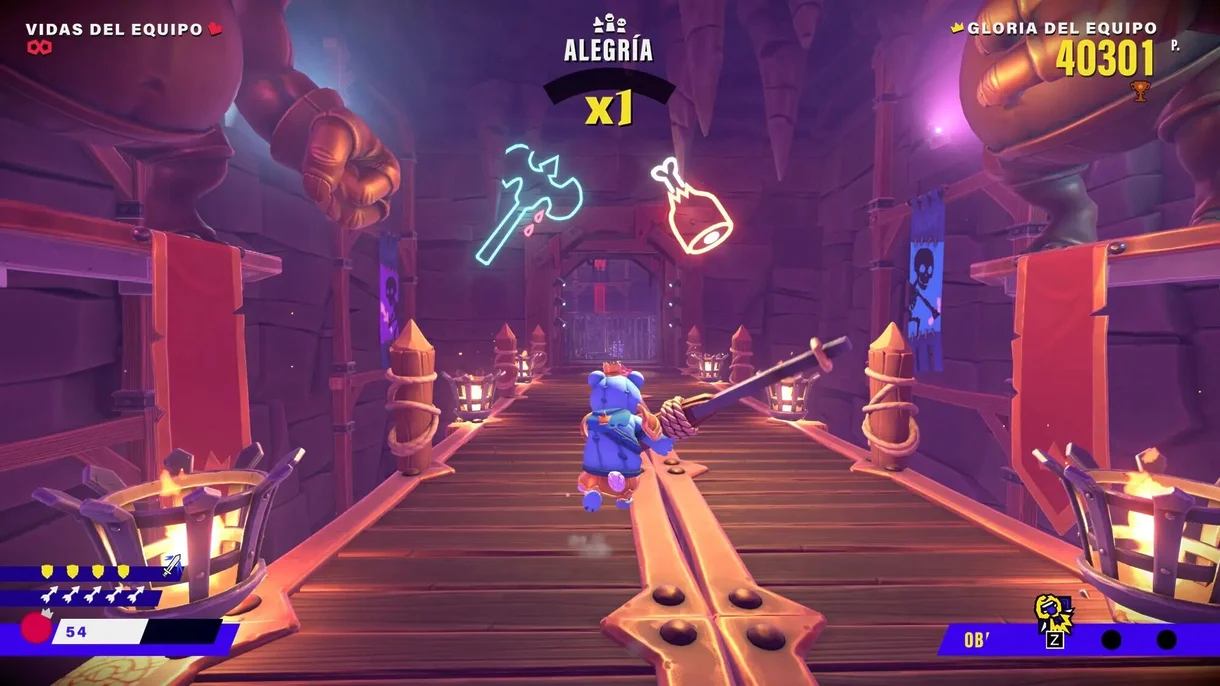The height and width of the screenshot is (686, 1220).
Task: Select the sword weapon icon
Action: [x=172, y=564]
